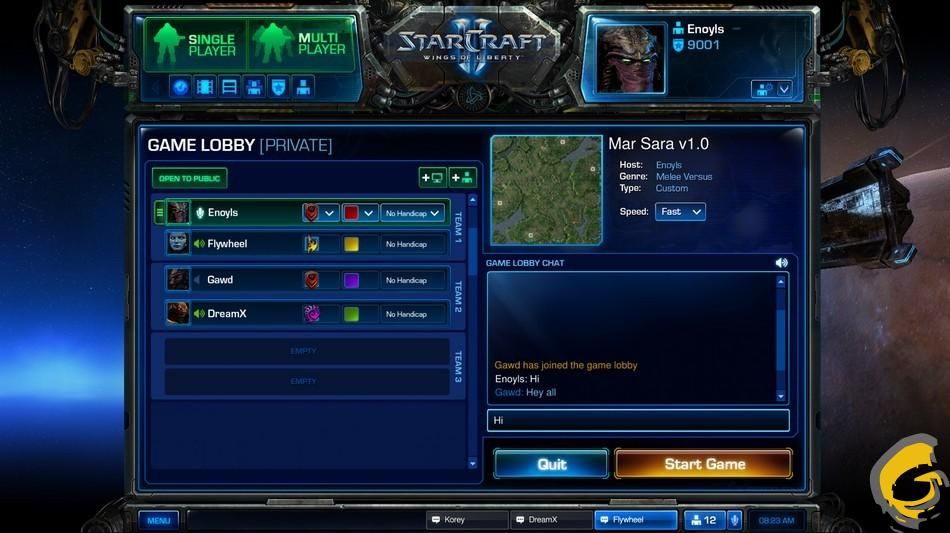Toggle the game lobby chat sound
This screenshot has width=950, height=533.
[781, 263]
